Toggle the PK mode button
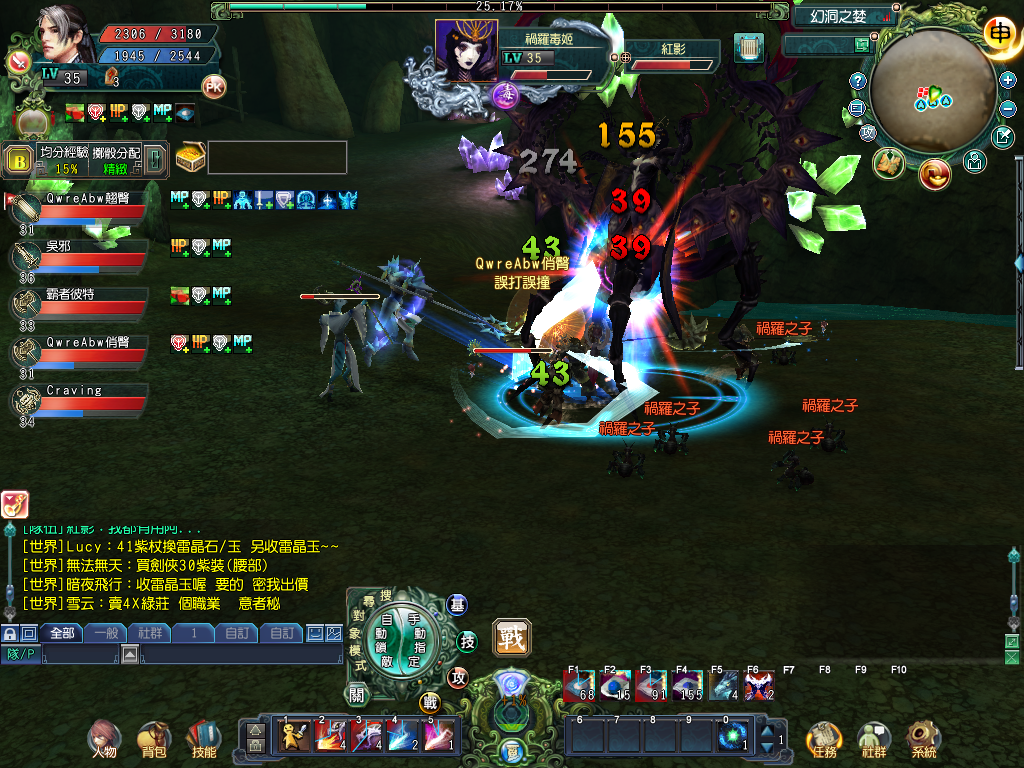The image size is (1024, 768). tap(214, 86)
